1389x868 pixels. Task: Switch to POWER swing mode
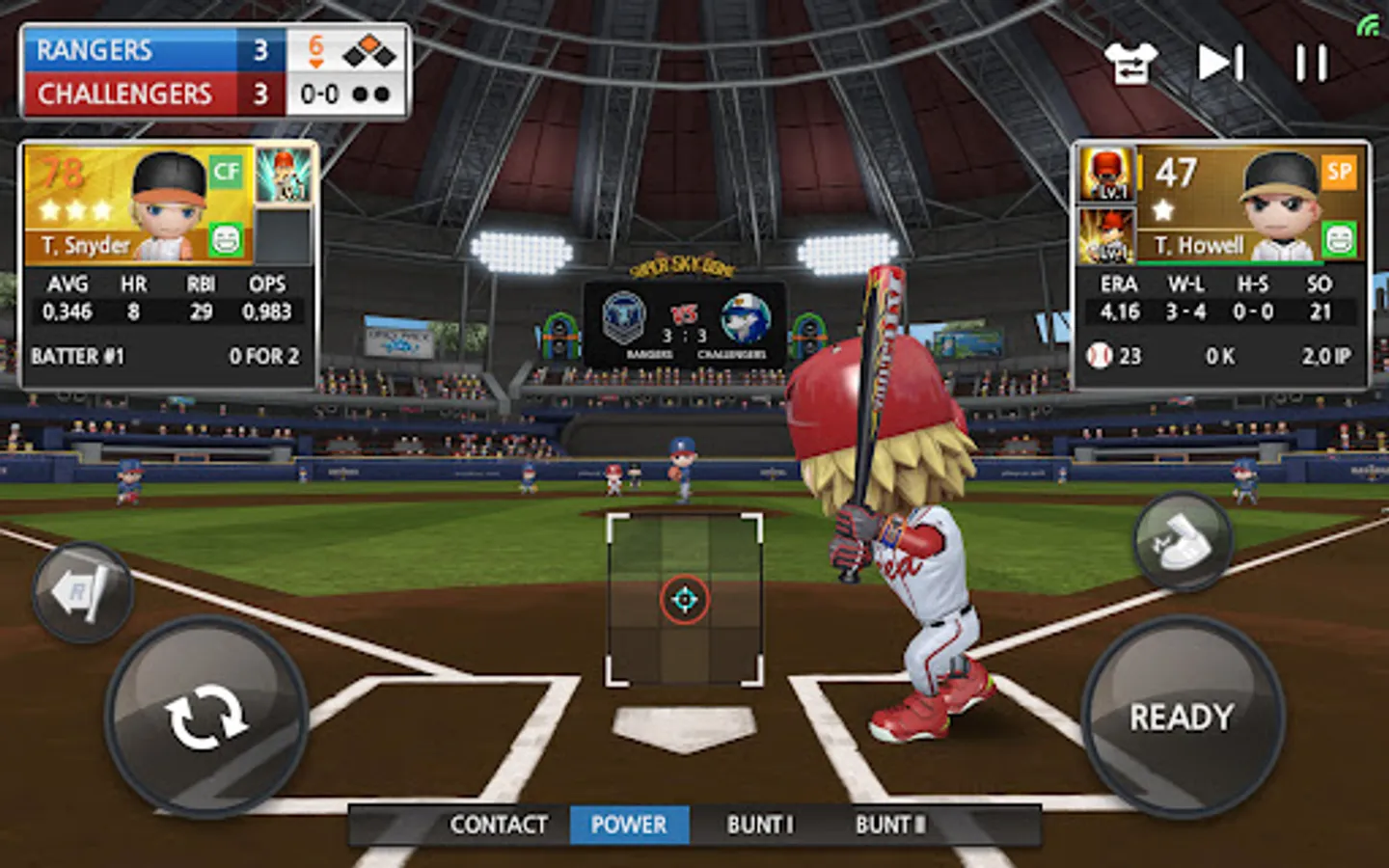pos(629,825)
